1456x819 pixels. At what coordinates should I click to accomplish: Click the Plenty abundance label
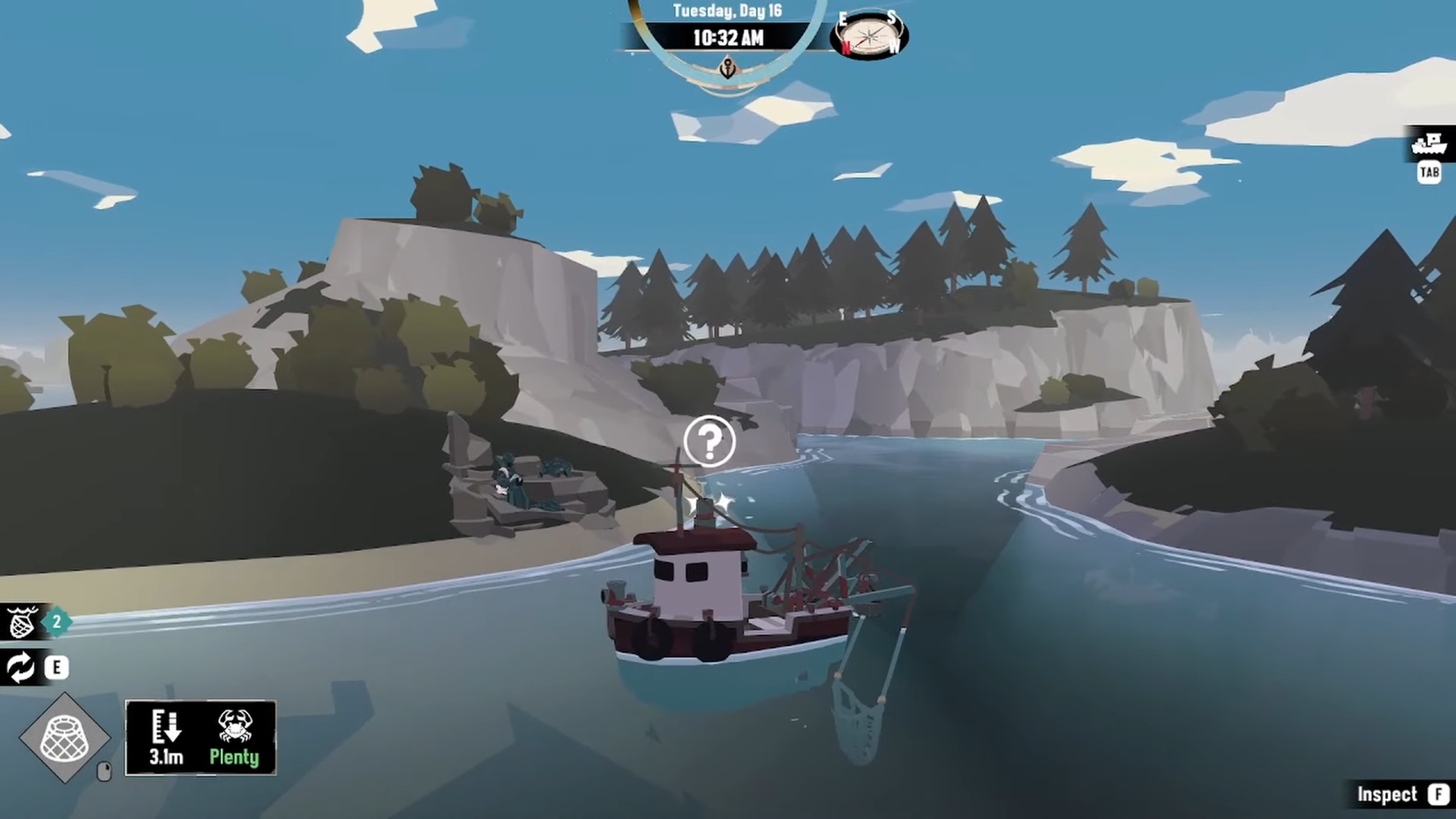(x=233, y=756)
